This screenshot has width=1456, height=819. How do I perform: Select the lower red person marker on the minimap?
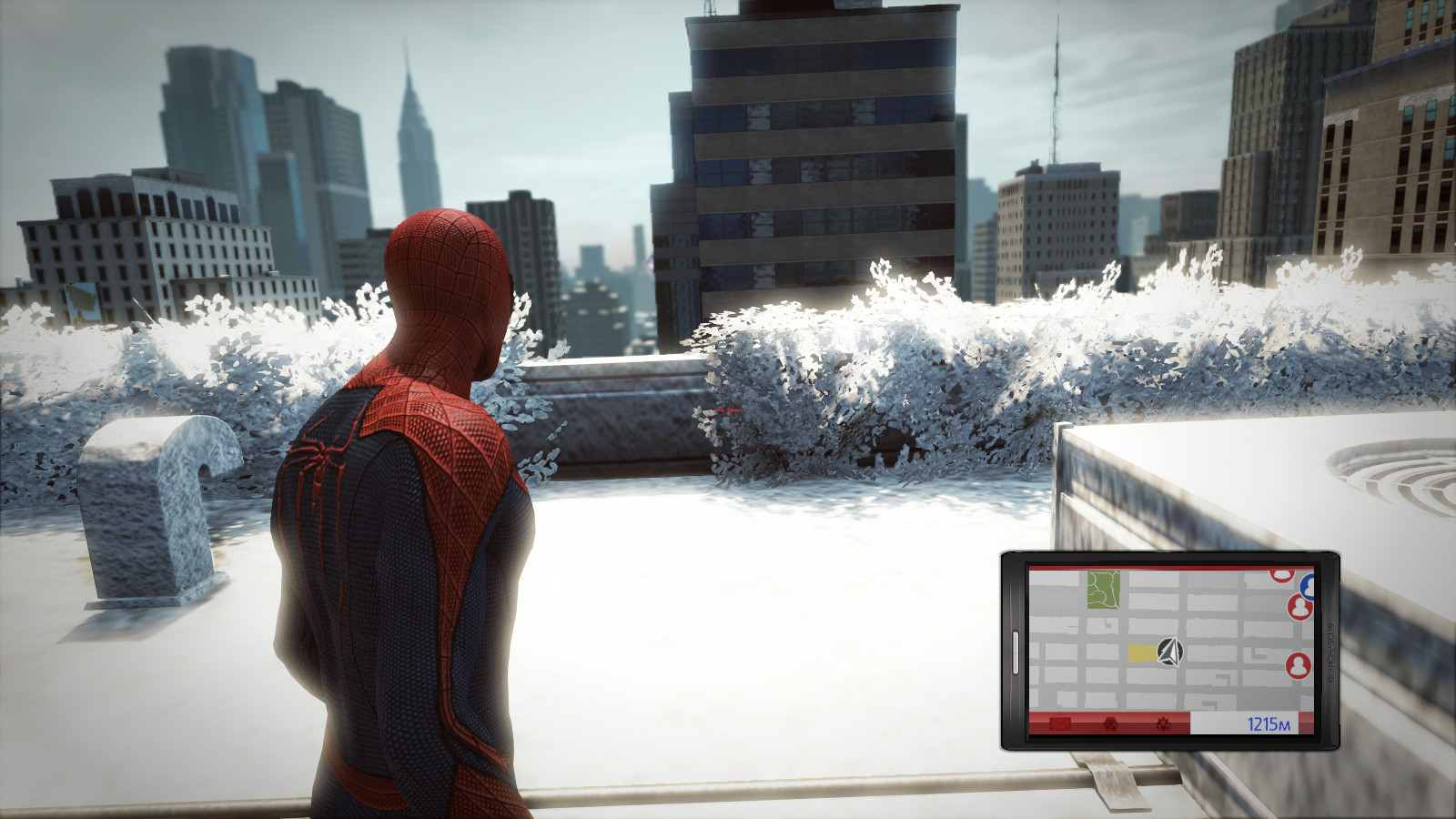(x=1300, y=664)
